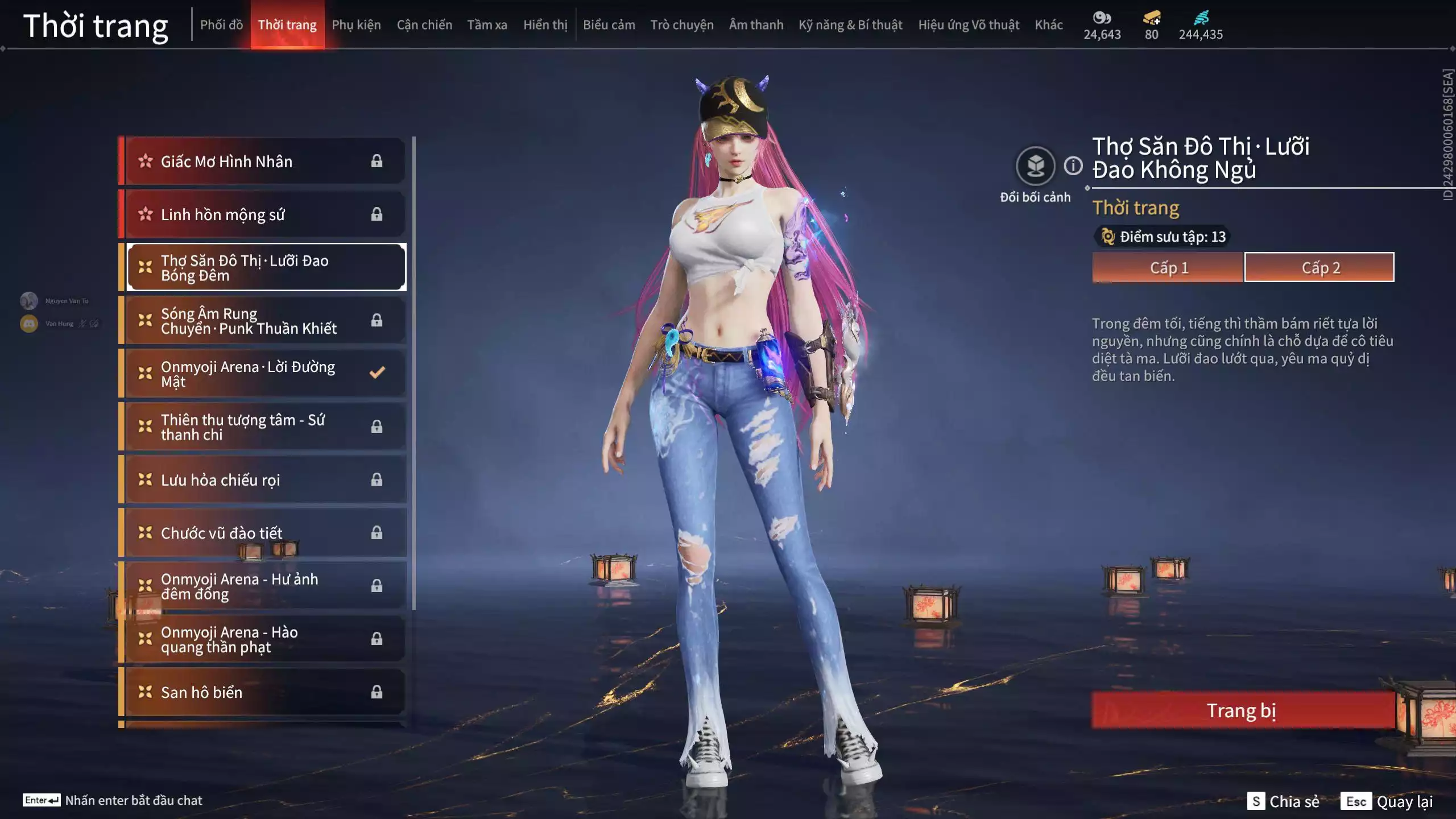Open Hiệu ứng Võ thuật tab
Screen dimensions: 1456x819
(969, 25)
